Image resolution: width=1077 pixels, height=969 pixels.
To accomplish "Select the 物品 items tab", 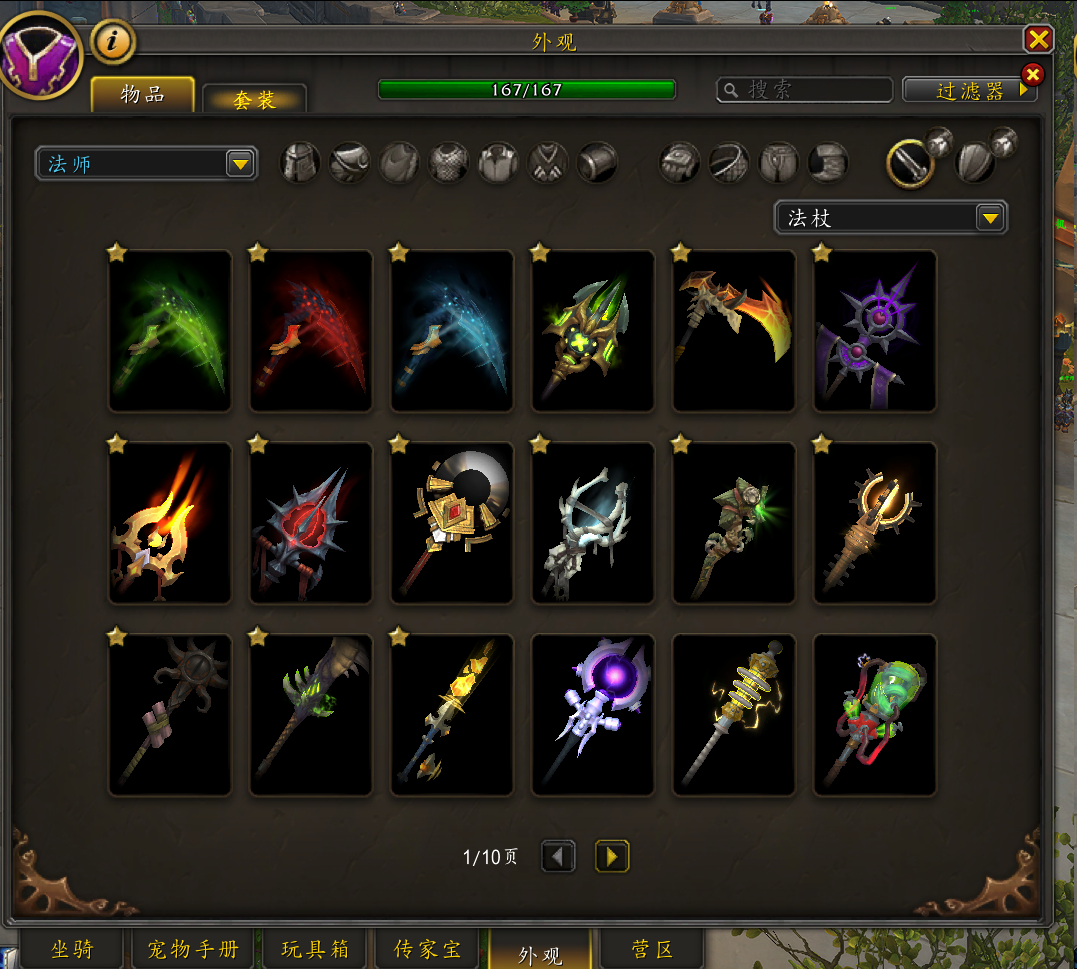I will click(143, 95).
